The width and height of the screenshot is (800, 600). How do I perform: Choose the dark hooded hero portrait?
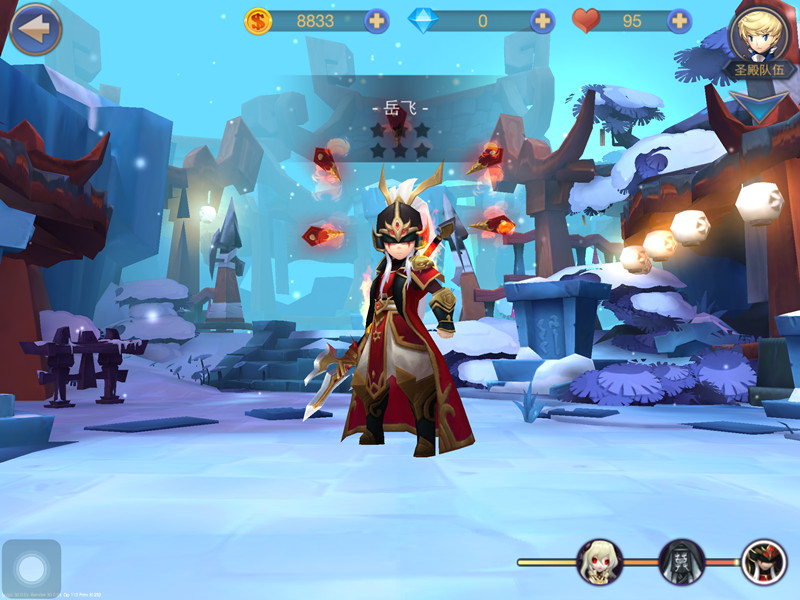point(682,562)
